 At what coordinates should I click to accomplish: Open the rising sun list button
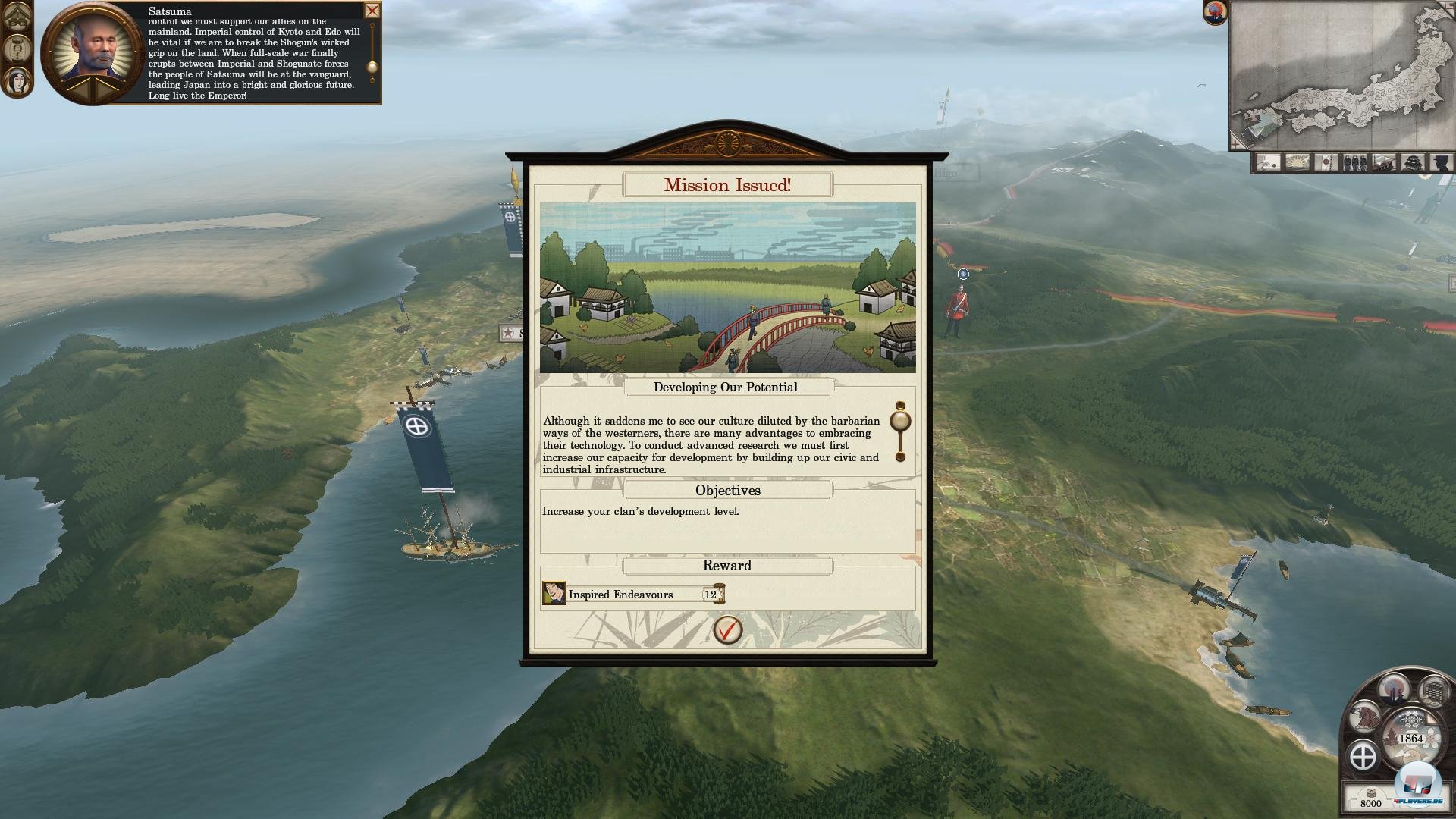click(x=1298, y=162)
